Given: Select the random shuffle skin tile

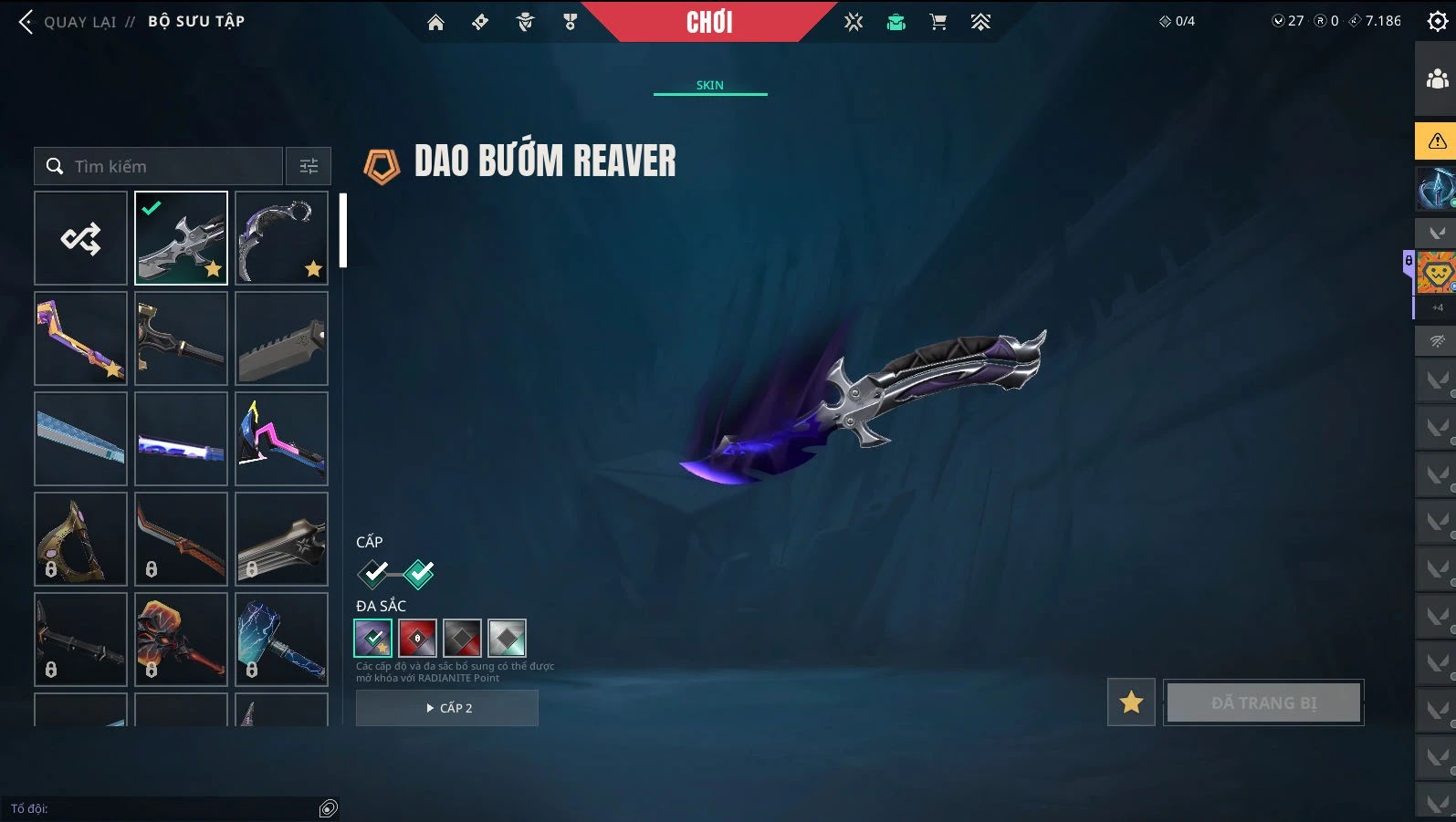Looking at the screenshot, I should pyautogui.click(x=80, y=238).
